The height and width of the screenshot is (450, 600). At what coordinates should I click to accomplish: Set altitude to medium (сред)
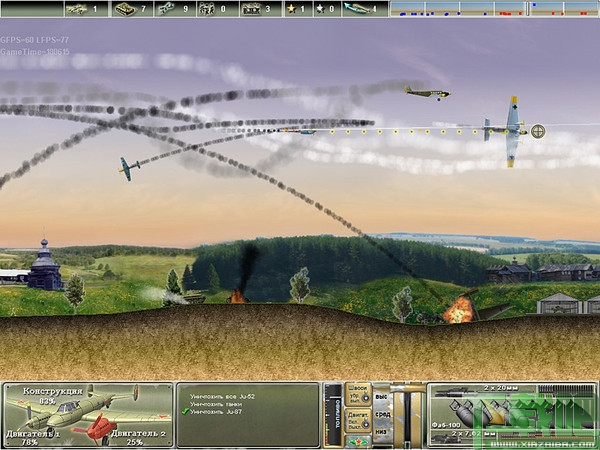[381, 413]
